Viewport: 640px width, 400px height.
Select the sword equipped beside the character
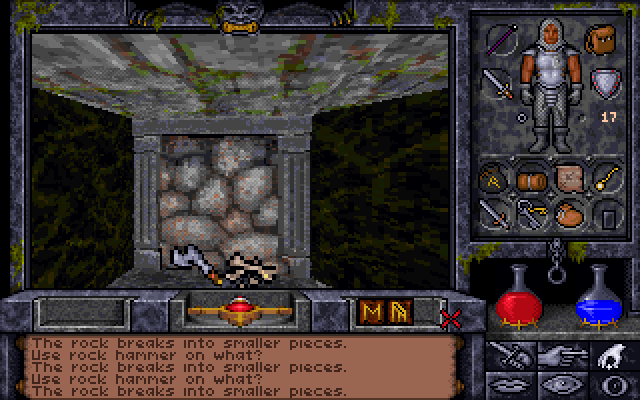pos(497,80)
